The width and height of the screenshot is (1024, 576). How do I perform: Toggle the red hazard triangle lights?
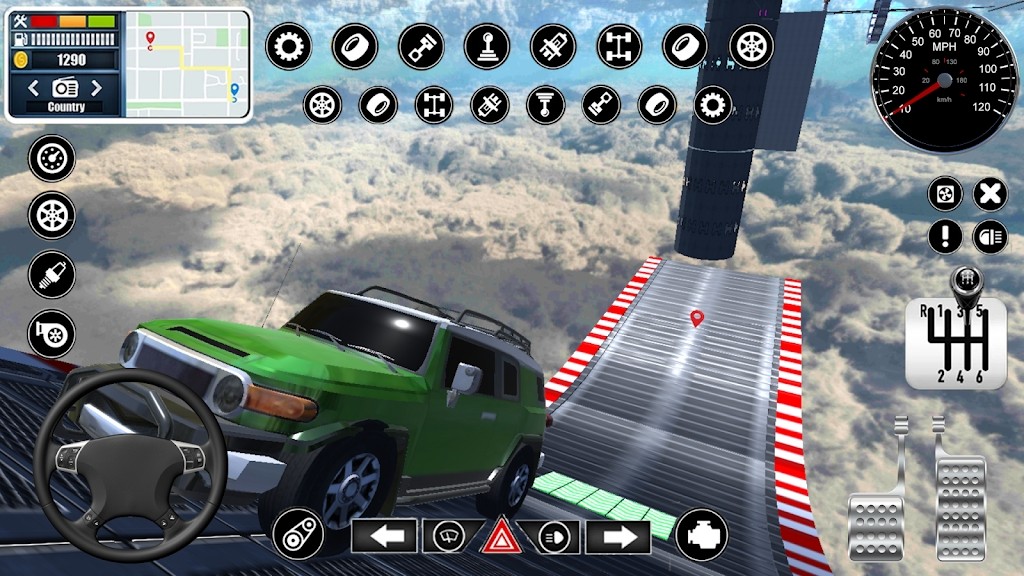501,537
